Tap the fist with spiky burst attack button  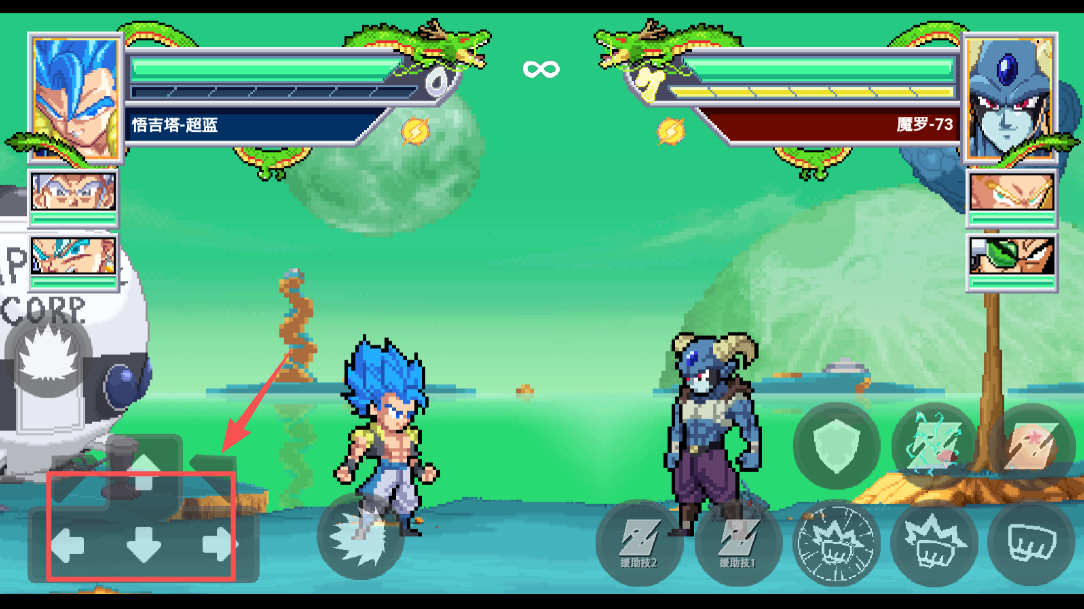point(934,543)
